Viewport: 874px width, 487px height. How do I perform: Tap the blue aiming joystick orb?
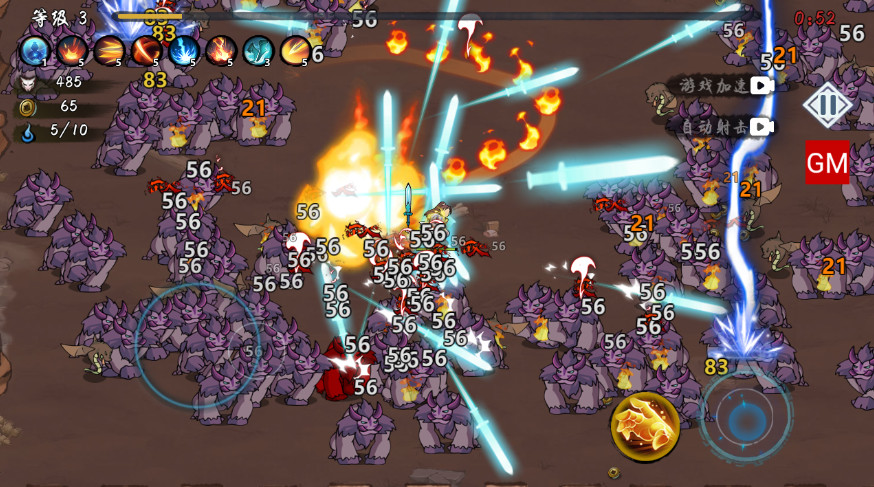coord(745,419)
